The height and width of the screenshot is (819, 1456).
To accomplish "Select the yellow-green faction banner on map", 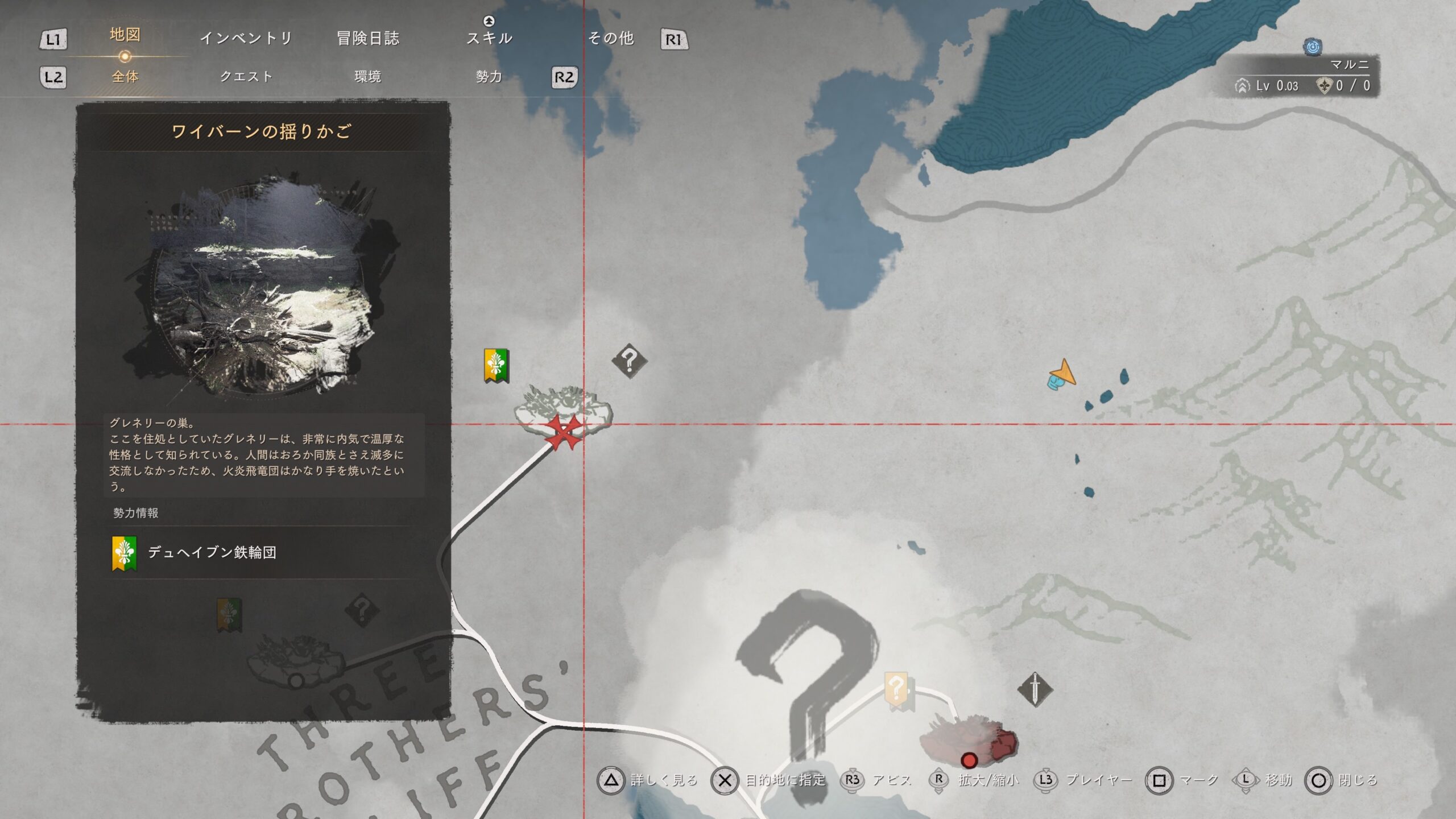I will 496,365.
